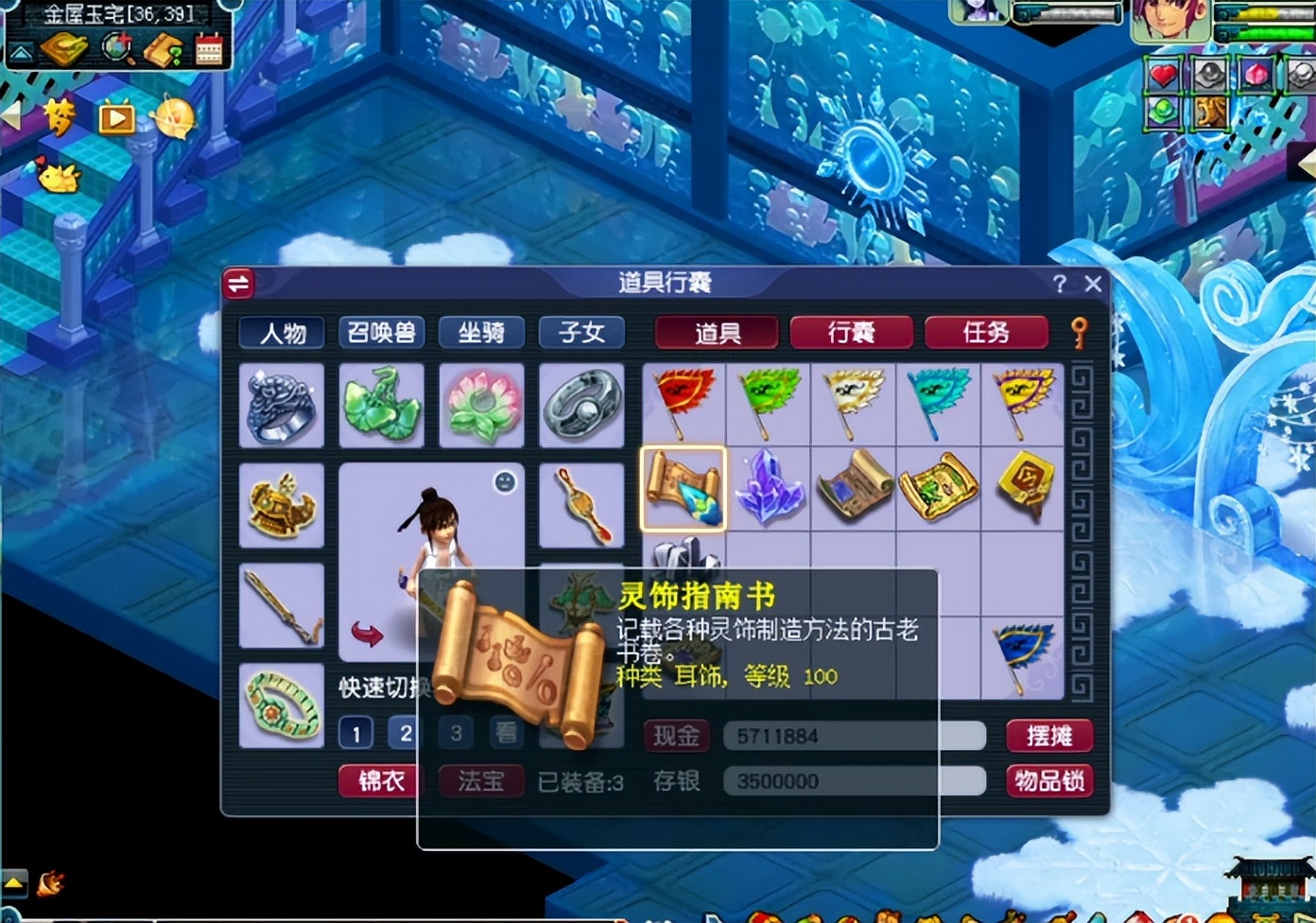Select the golden helmet equipment

pyautogui.click(x=281, y=506)
